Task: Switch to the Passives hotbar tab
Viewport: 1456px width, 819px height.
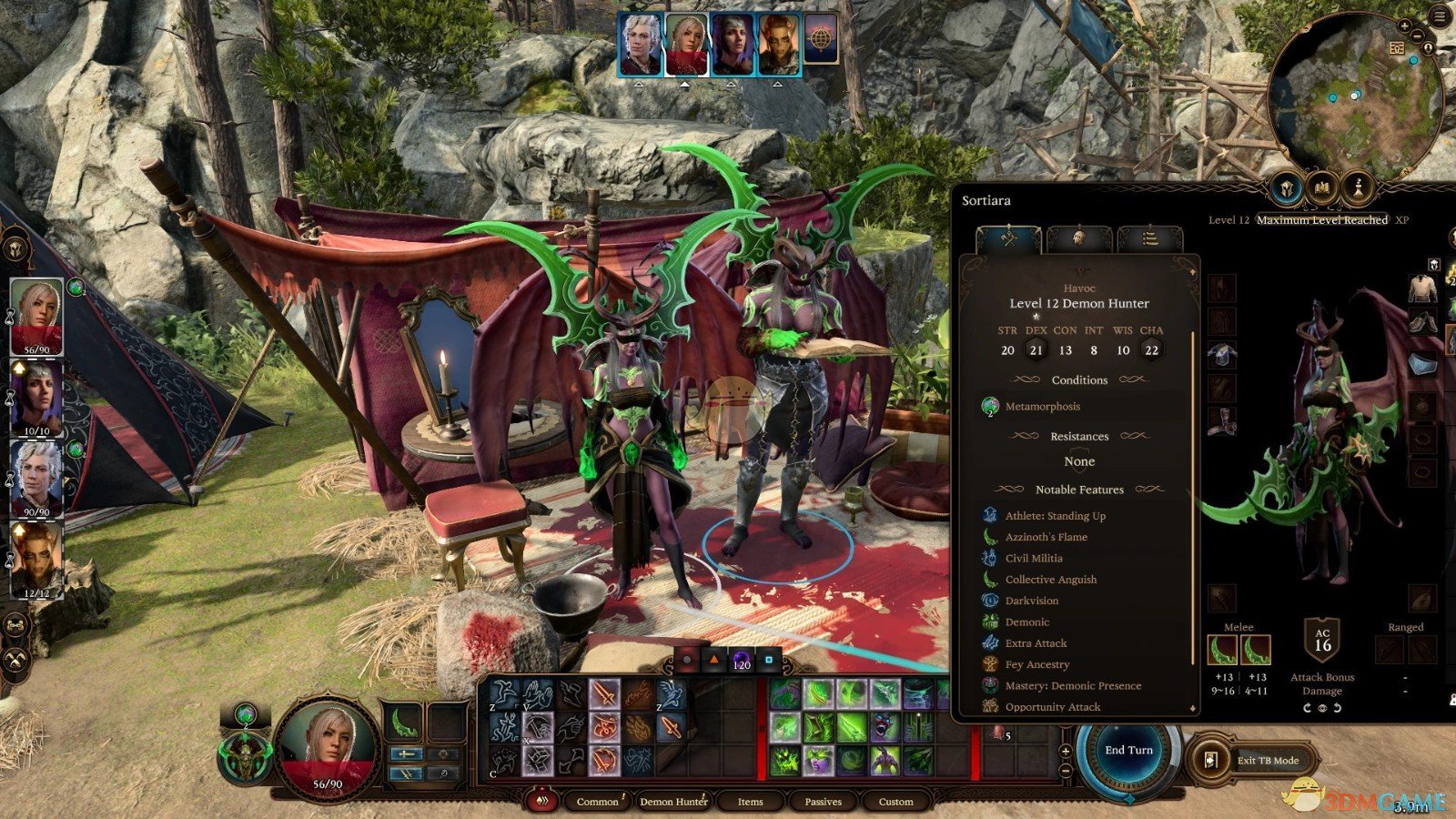Action: pos(823,802)
